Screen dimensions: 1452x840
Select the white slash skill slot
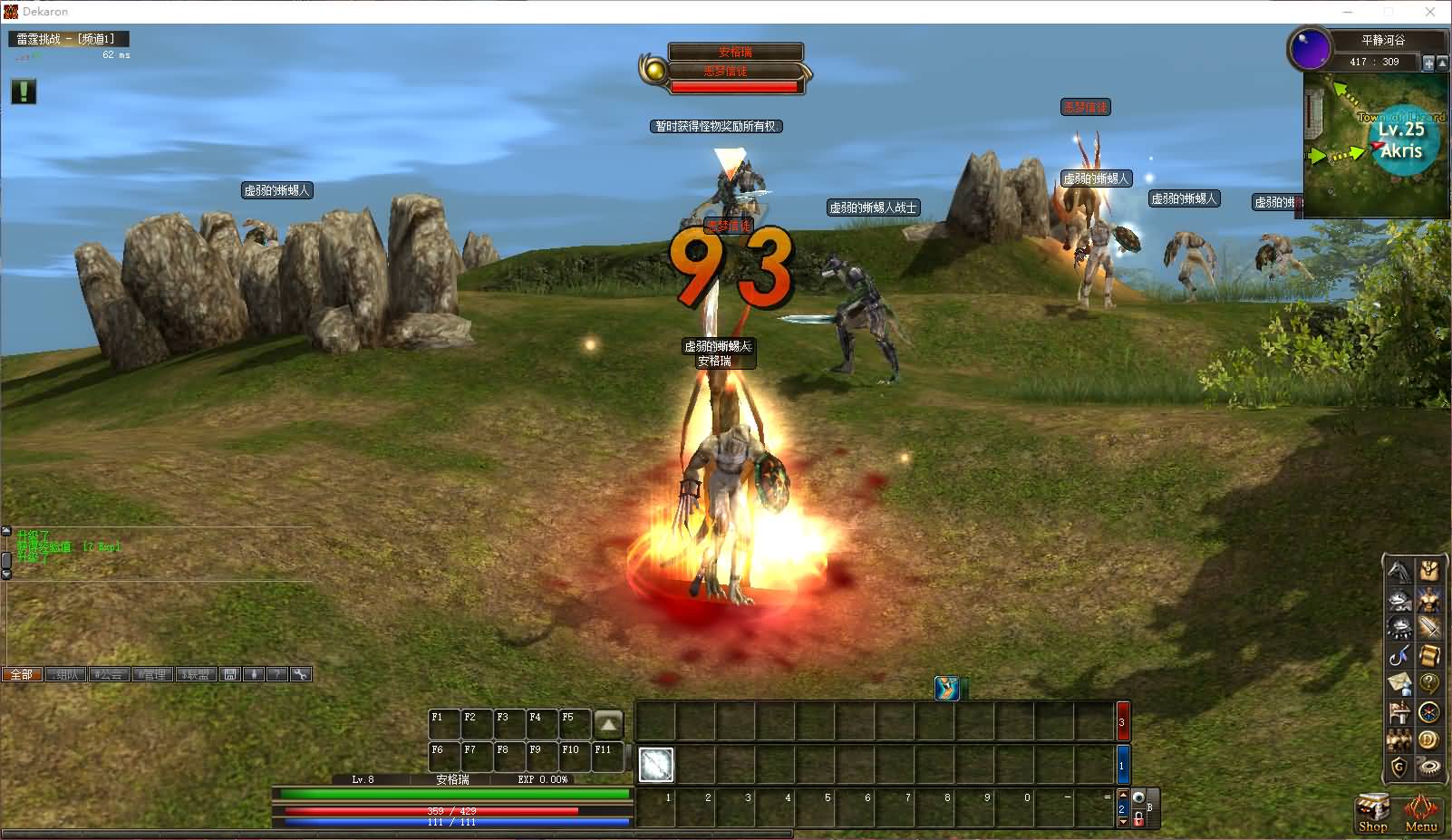click(656, 765)
